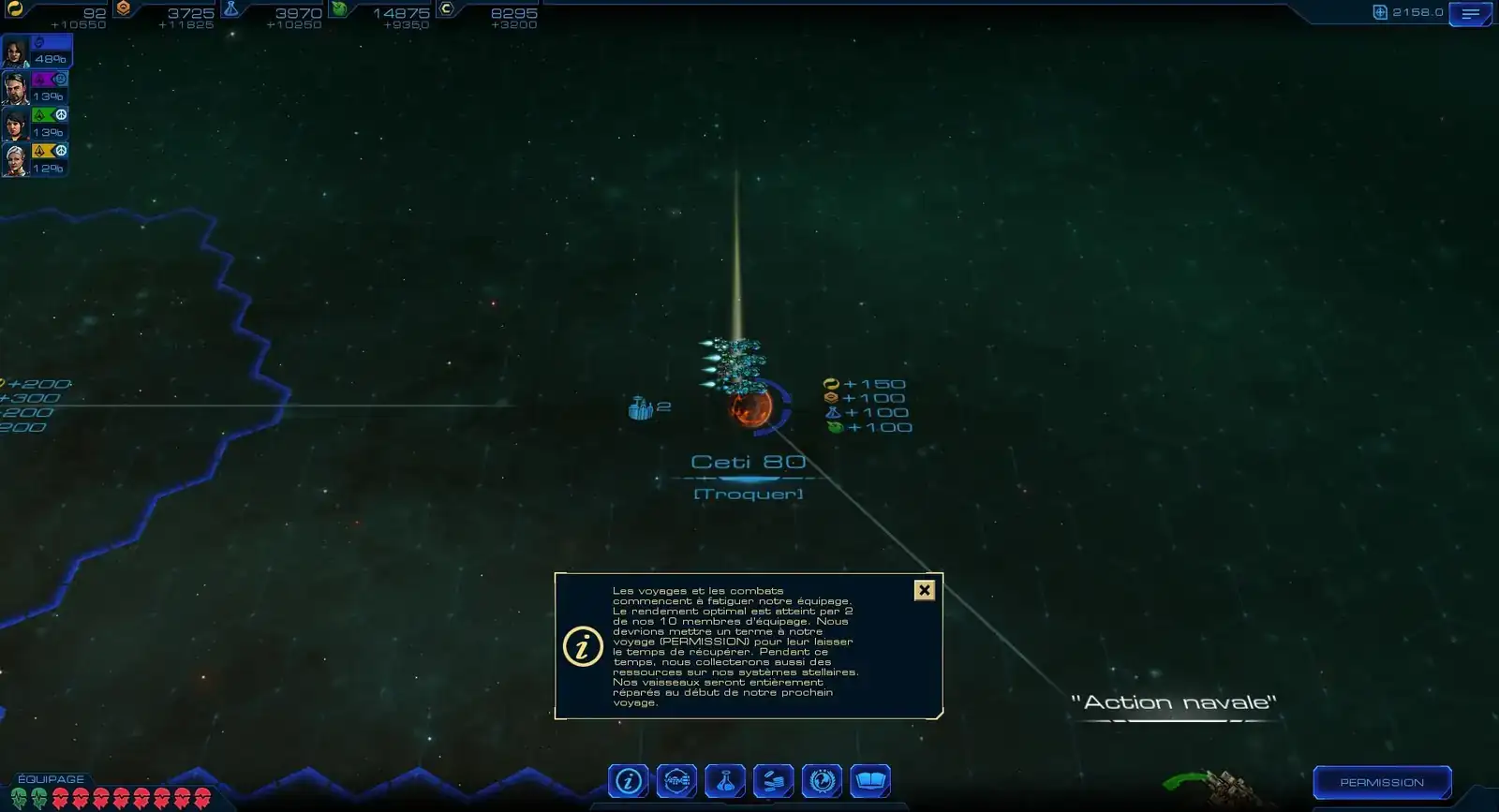1499x812 pixels.
Task: Open the main menu hamburger button
Action: [x=1470, y=14]
